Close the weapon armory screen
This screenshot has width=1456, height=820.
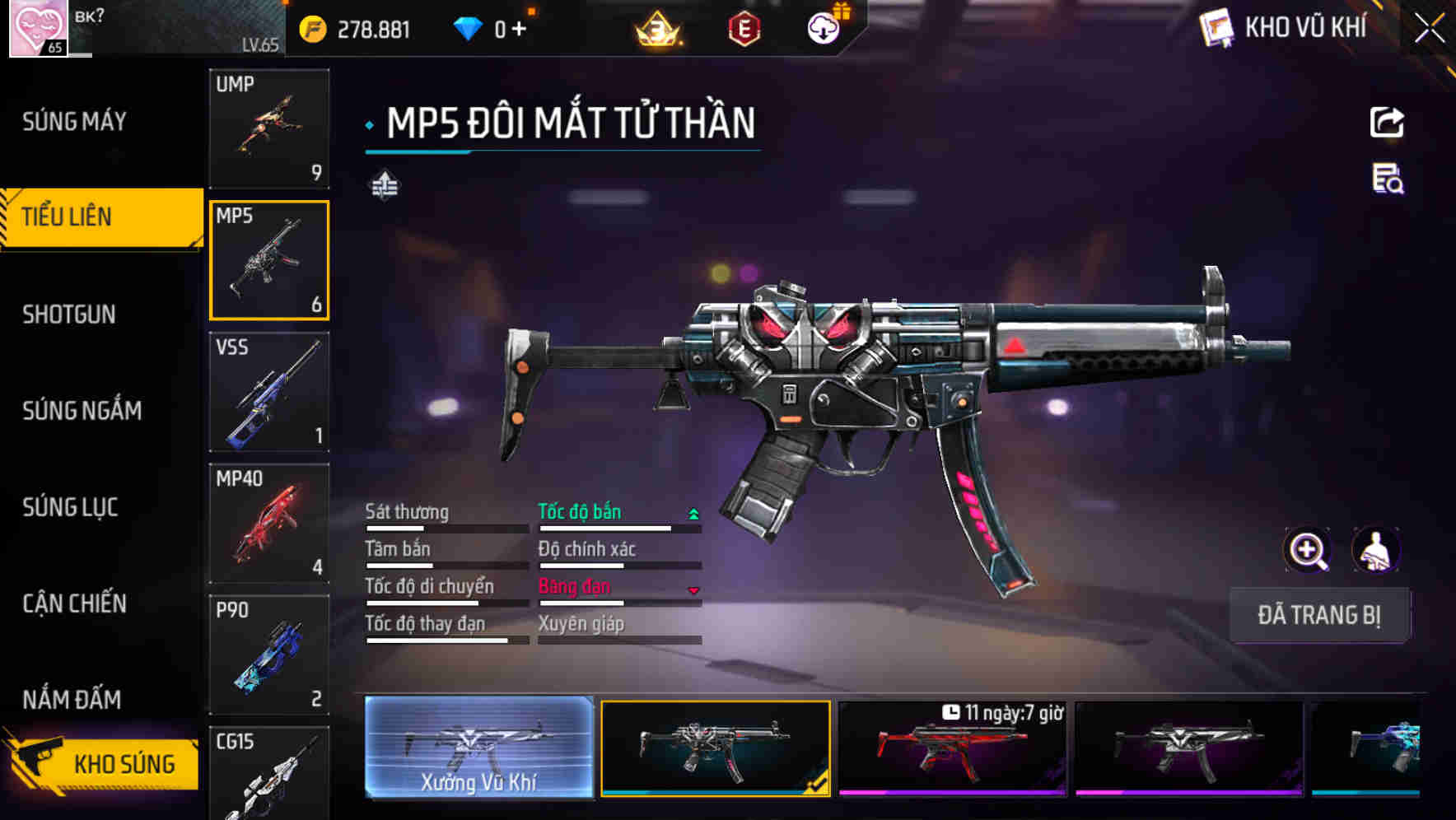tap(1429, 29)
